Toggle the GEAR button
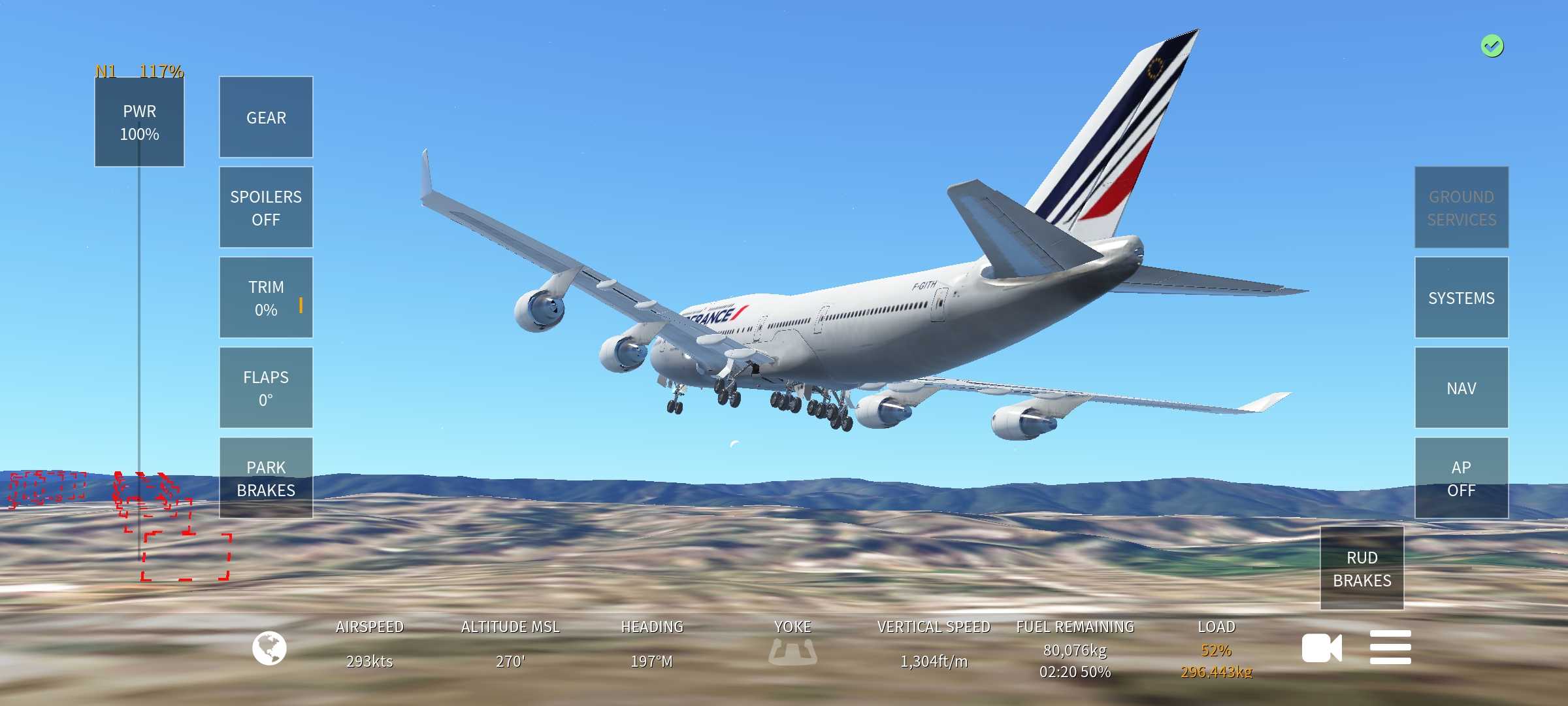Image resolution: width=1568 pixels, height=706 pixels. [266, 117]
